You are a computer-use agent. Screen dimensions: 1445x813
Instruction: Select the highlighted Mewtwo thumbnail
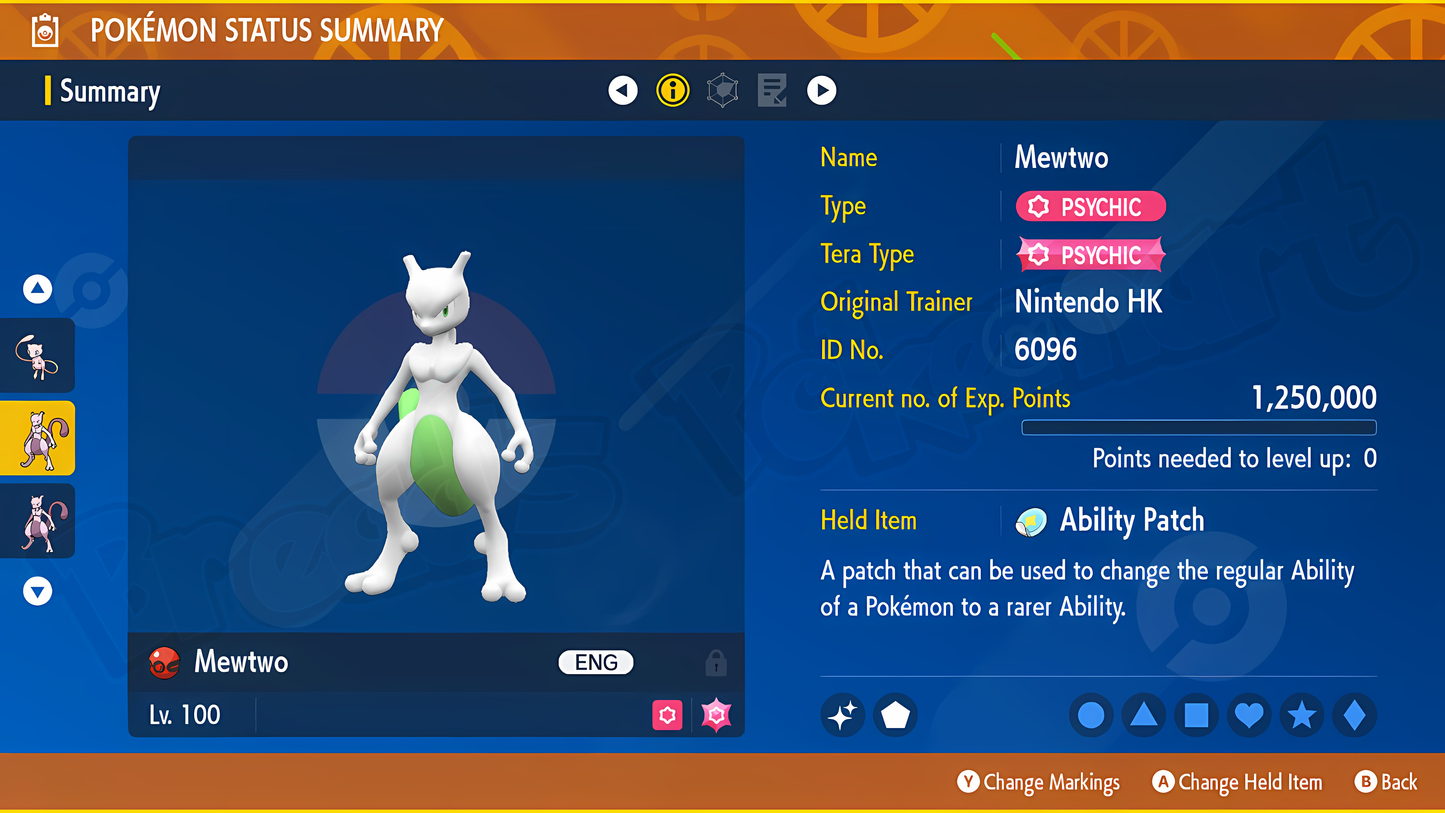(38, 438)
